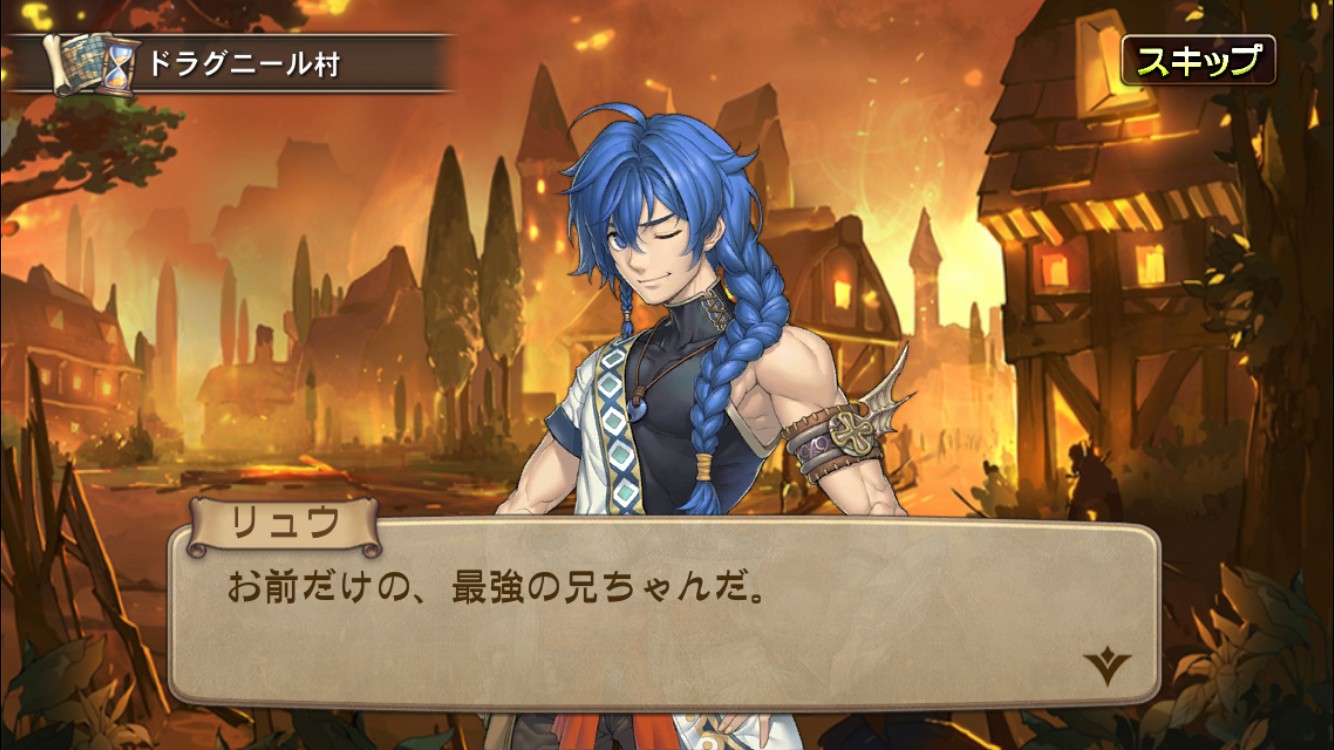
Task: Skip the cutscene with the スキップ button
Action: coord(1198,61)
